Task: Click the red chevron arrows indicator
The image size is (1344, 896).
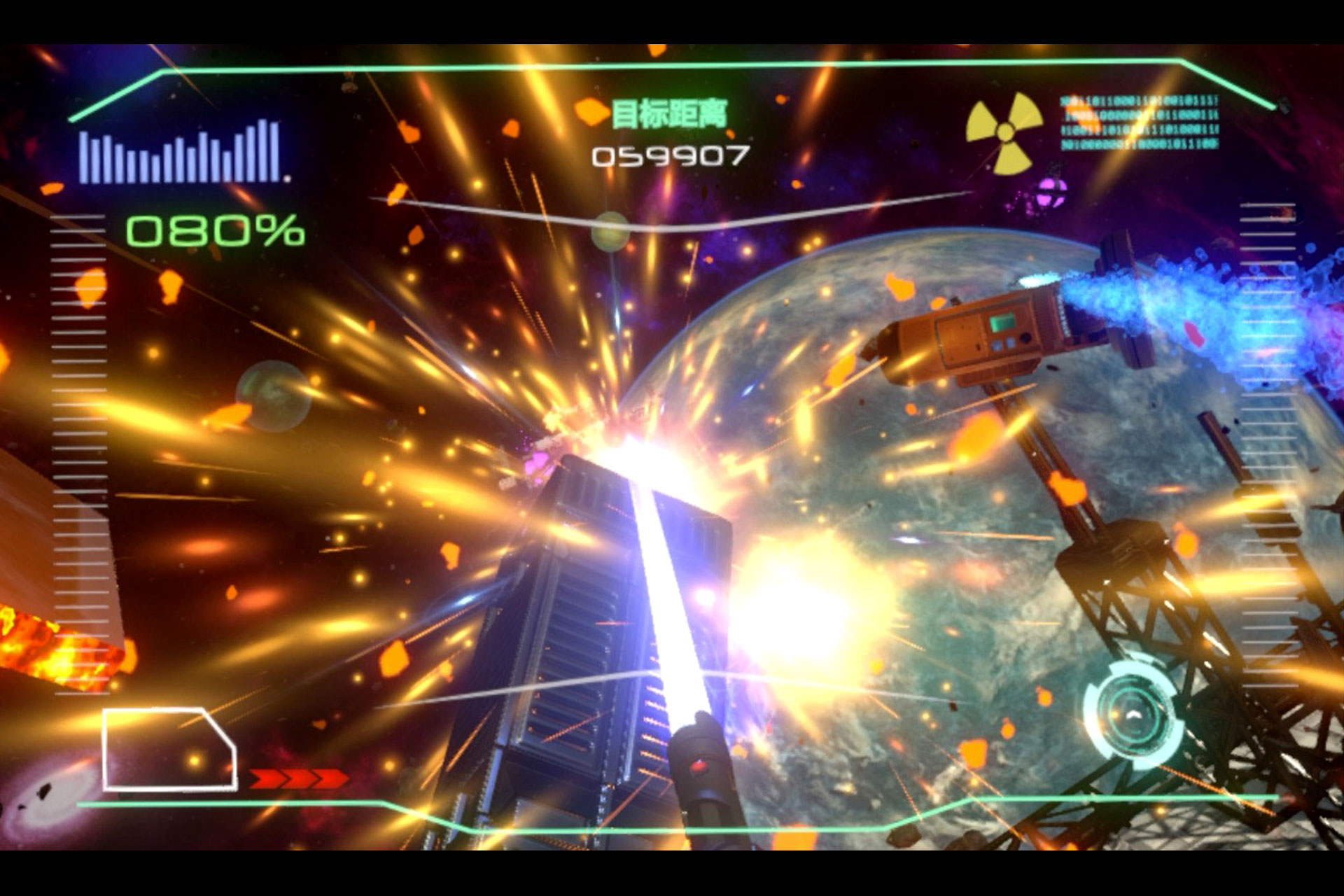Action: click(298, 778)
